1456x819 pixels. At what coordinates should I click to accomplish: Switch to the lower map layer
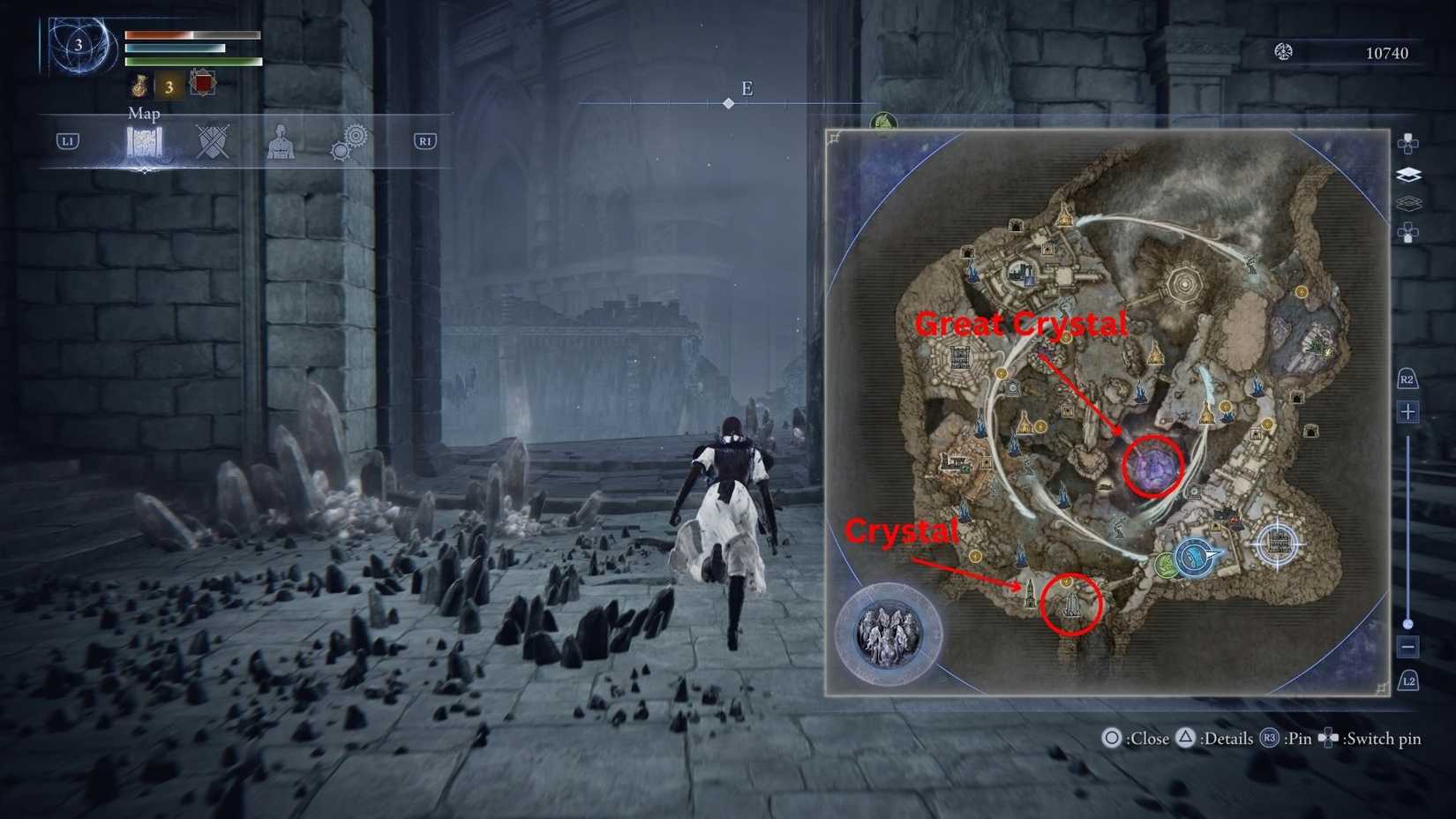[x=1408, y=203]
